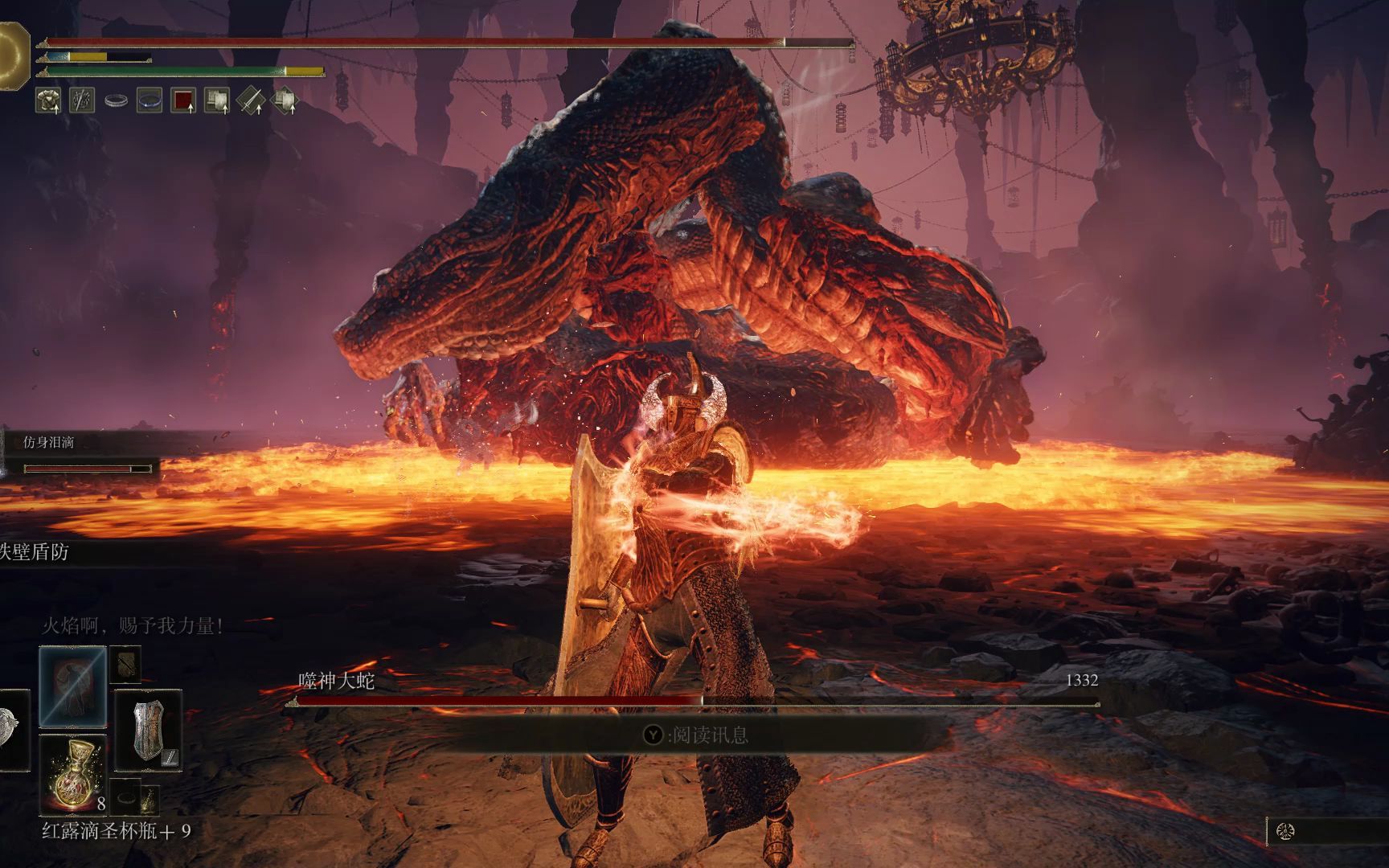Click the small next-spell slot beside spell
Viewport: 1389px width, 868px height.
125,663
